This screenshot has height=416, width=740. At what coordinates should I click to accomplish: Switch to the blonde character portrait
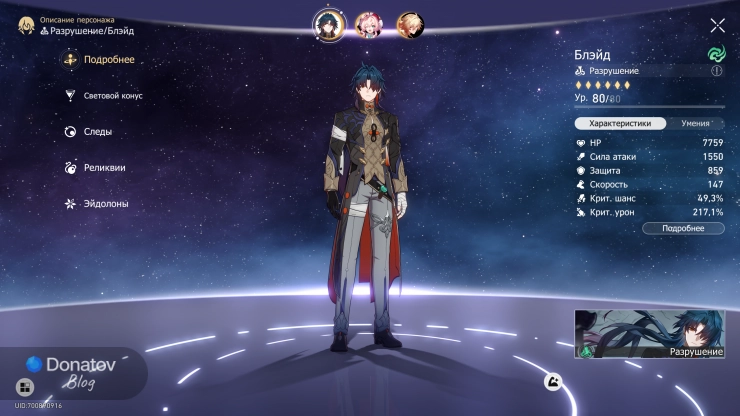(409, 23)
